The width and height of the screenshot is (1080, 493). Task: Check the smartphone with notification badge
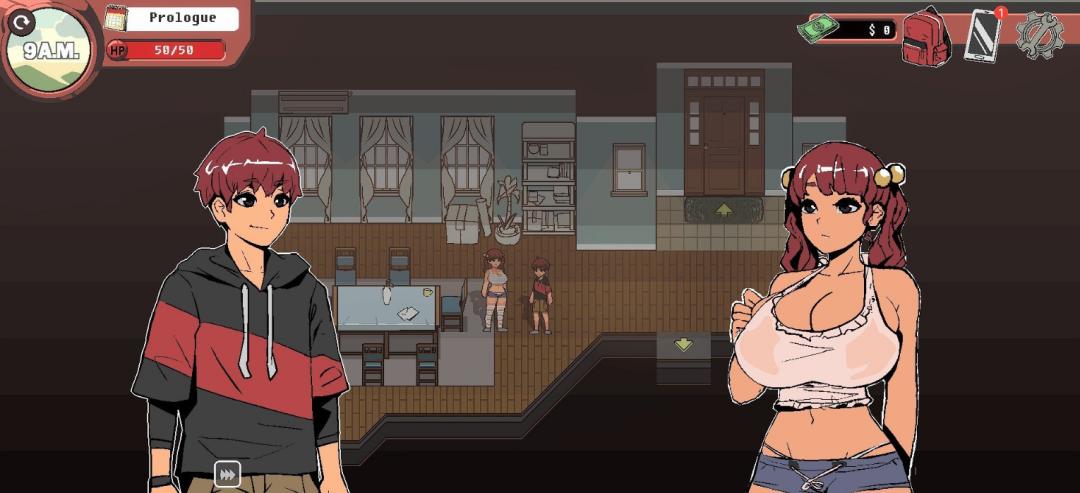click(983, 36)
